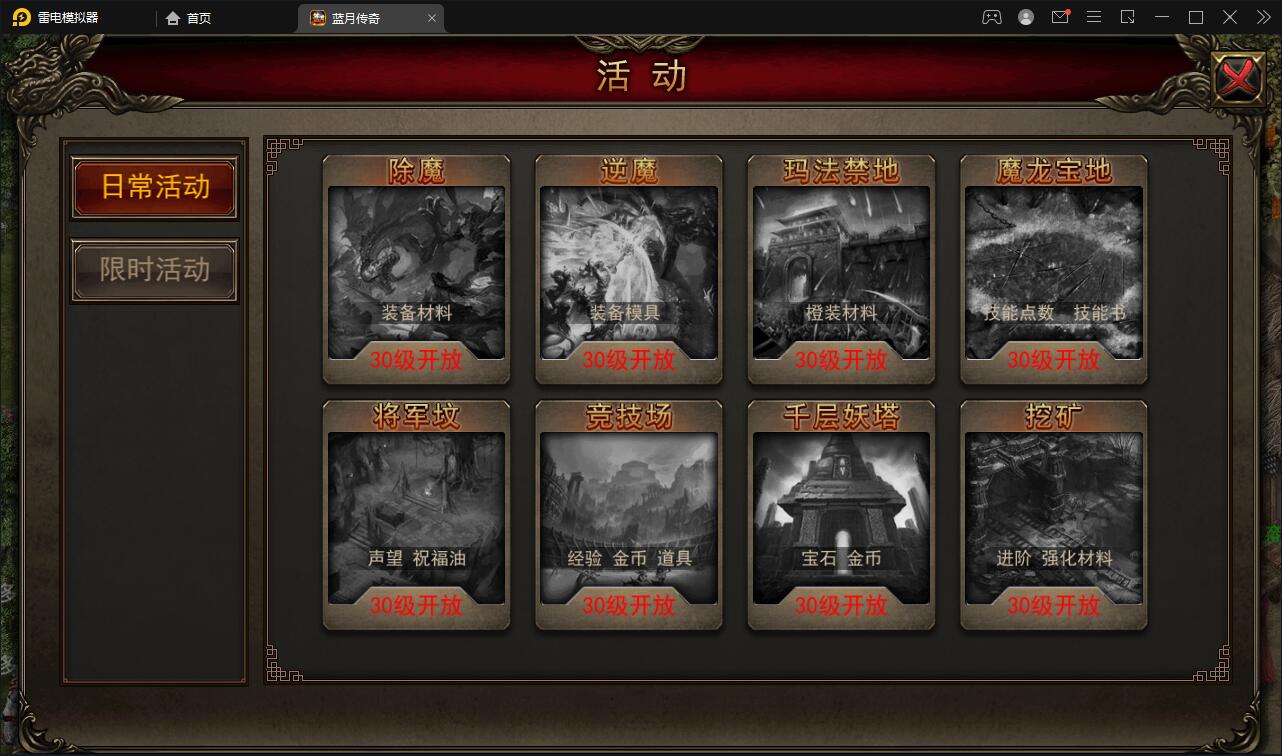Close the 蓝月传奇 emulator tab
Image resolution: width=1282 pixels, height=756 pixels.
432,17
